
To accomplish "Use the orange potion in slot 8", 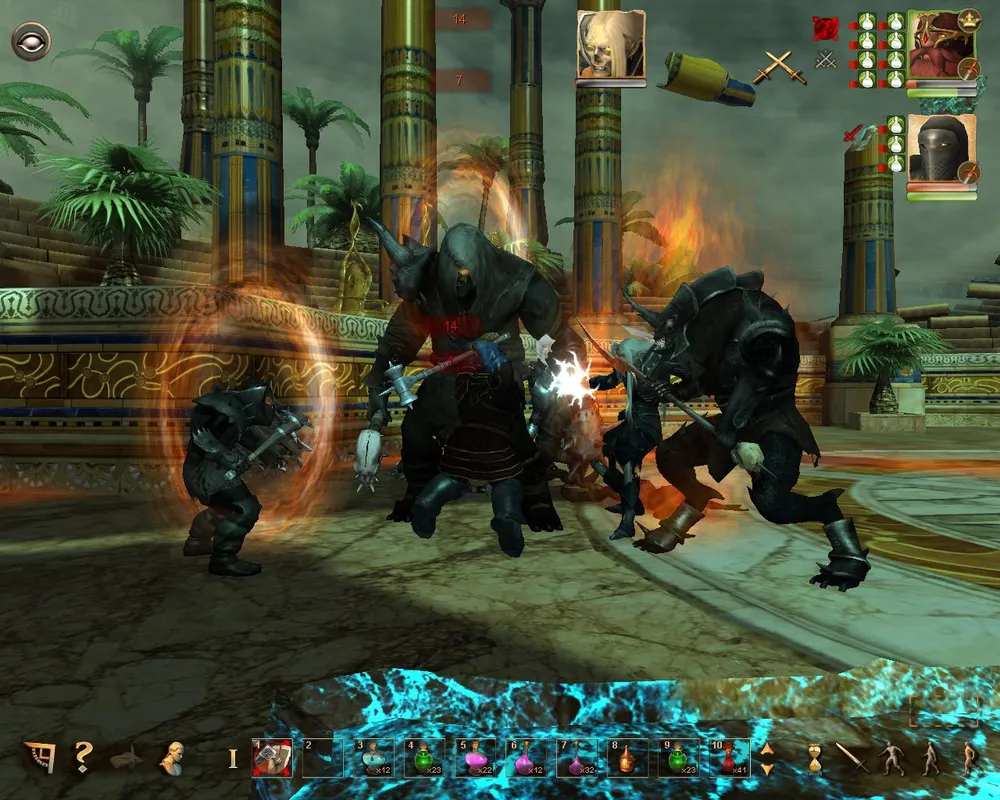I will (627, 758).
